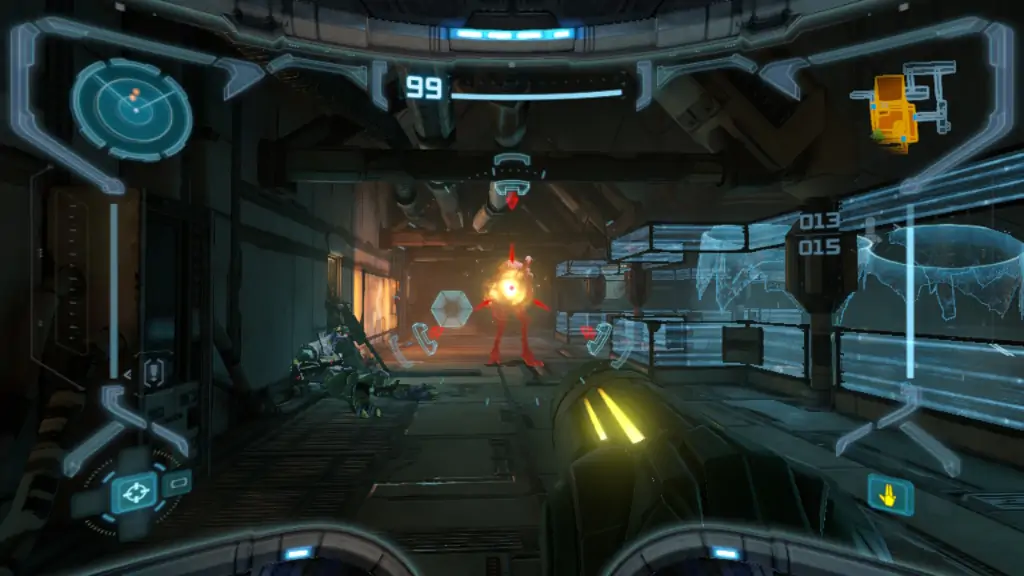Screen dimensions: 1024x576
Task: Choose the yellow Power Beam hand icon
Action: [x=890, y=494]
